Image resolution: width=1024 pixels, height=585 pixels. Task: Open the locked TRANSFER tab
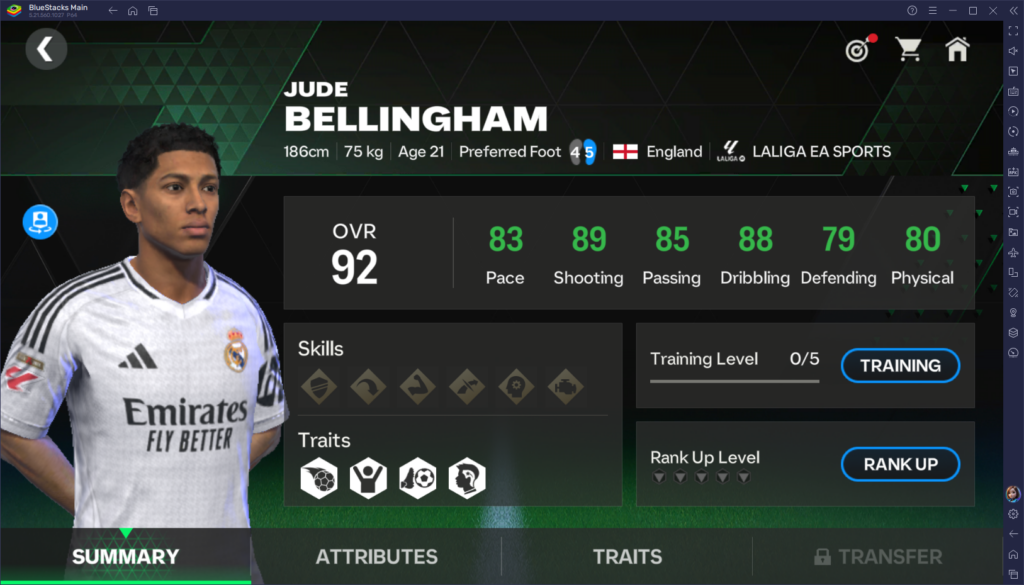point(877,557)
